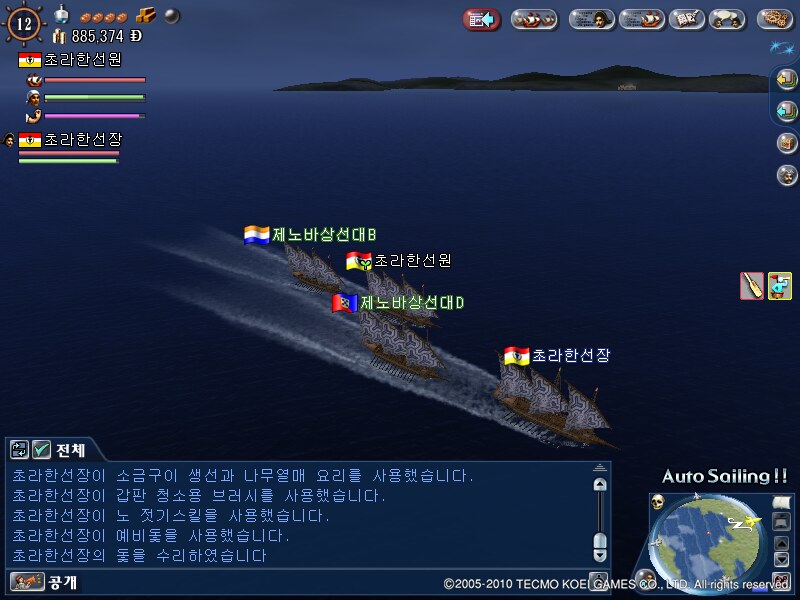
Task: Open the single ship info menu
Action: coord(641,19)
